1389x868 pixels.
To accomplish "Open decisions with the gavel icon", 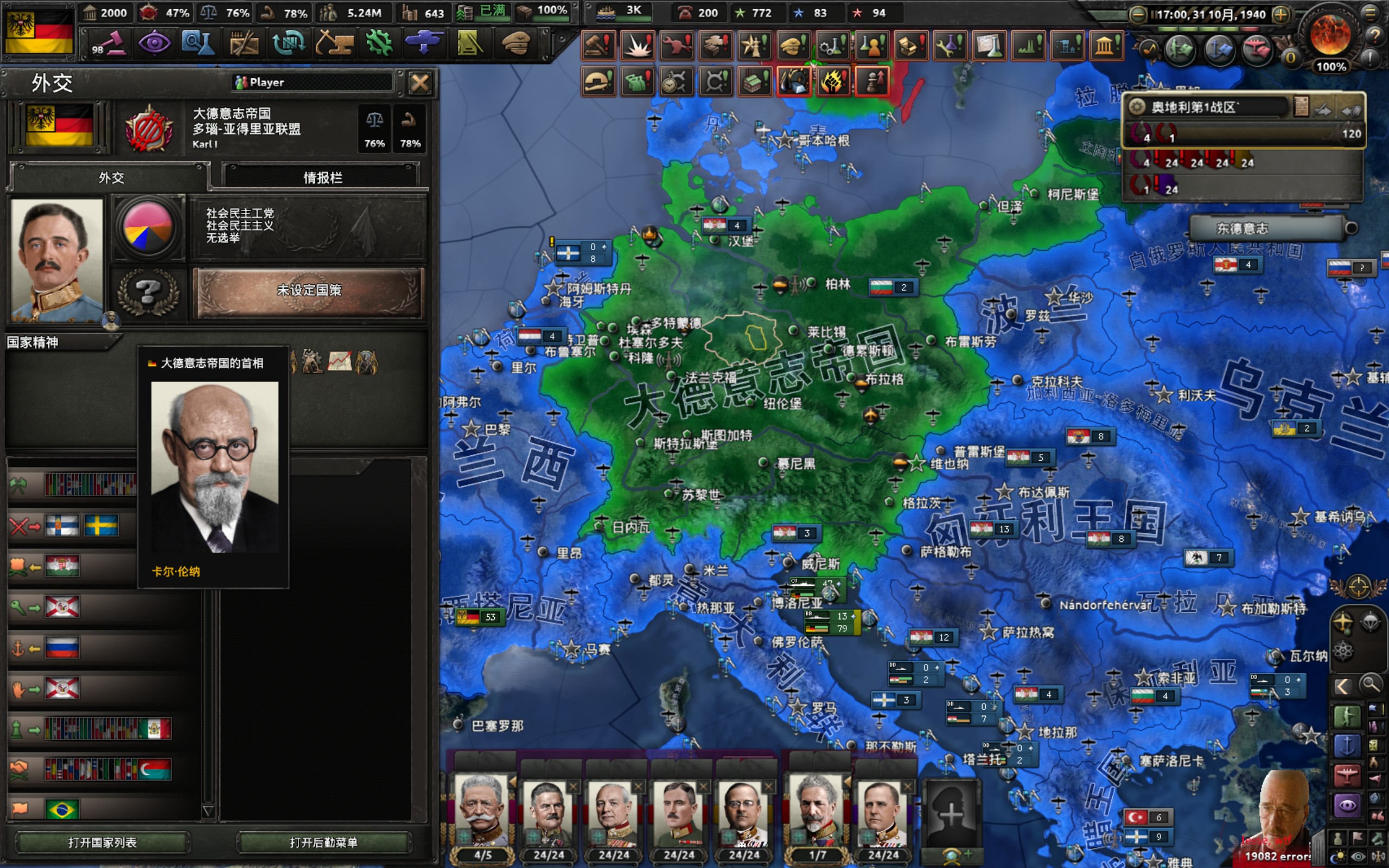I will point(109,43).
